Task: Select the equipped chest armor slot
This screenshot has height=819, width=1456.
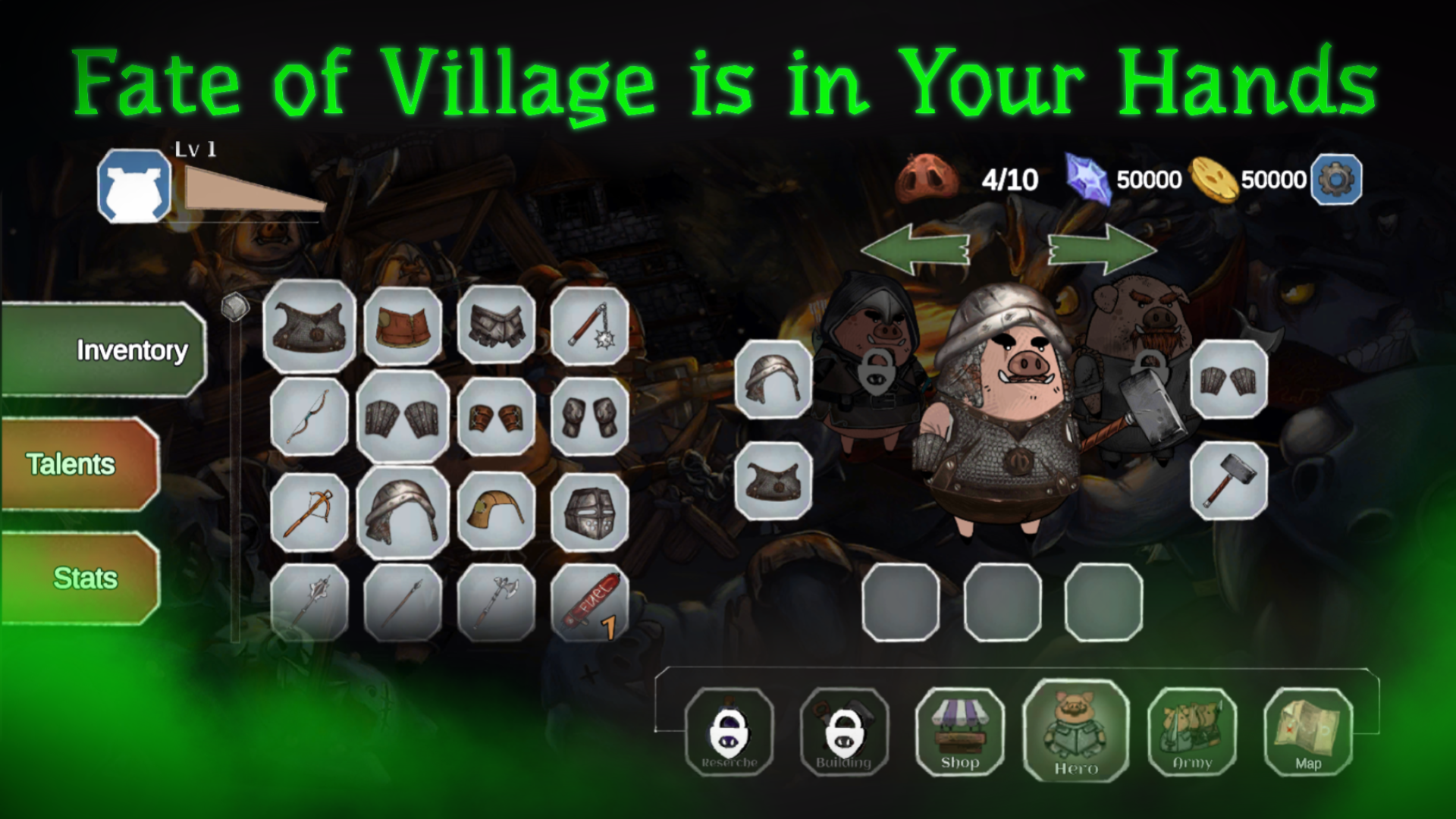Action: [x=775, y=480]
